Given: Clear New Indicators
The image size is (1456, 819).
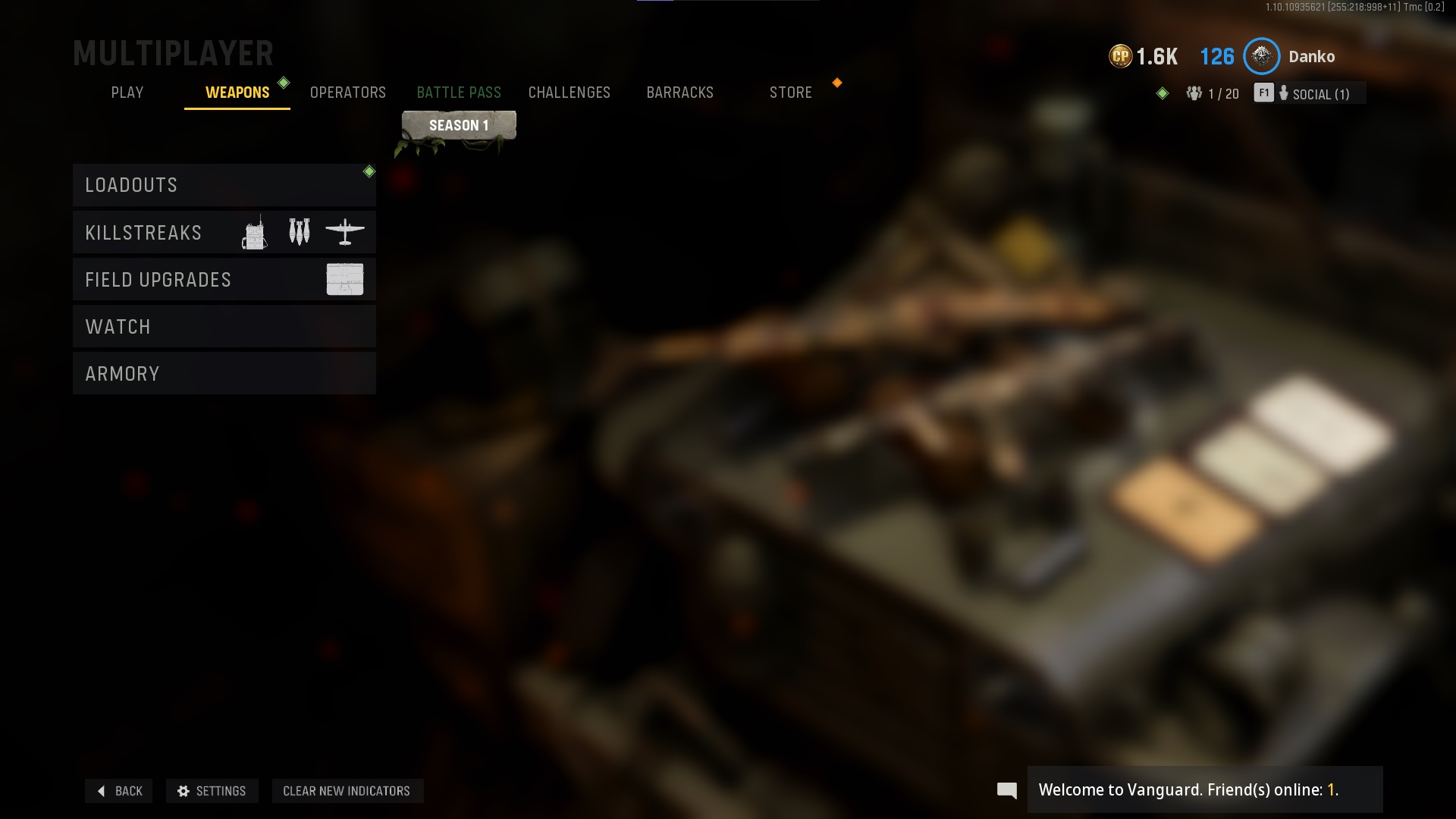Looking at the screenshot, I should pos(347,791).
